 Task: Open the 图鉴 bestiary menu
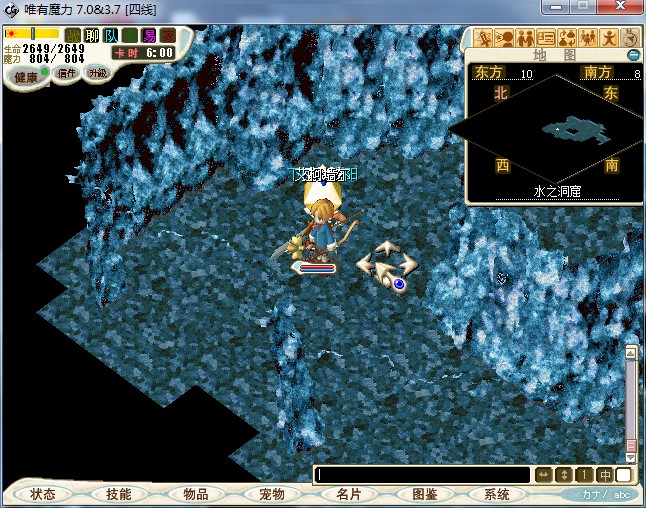[x=425, y=494]
